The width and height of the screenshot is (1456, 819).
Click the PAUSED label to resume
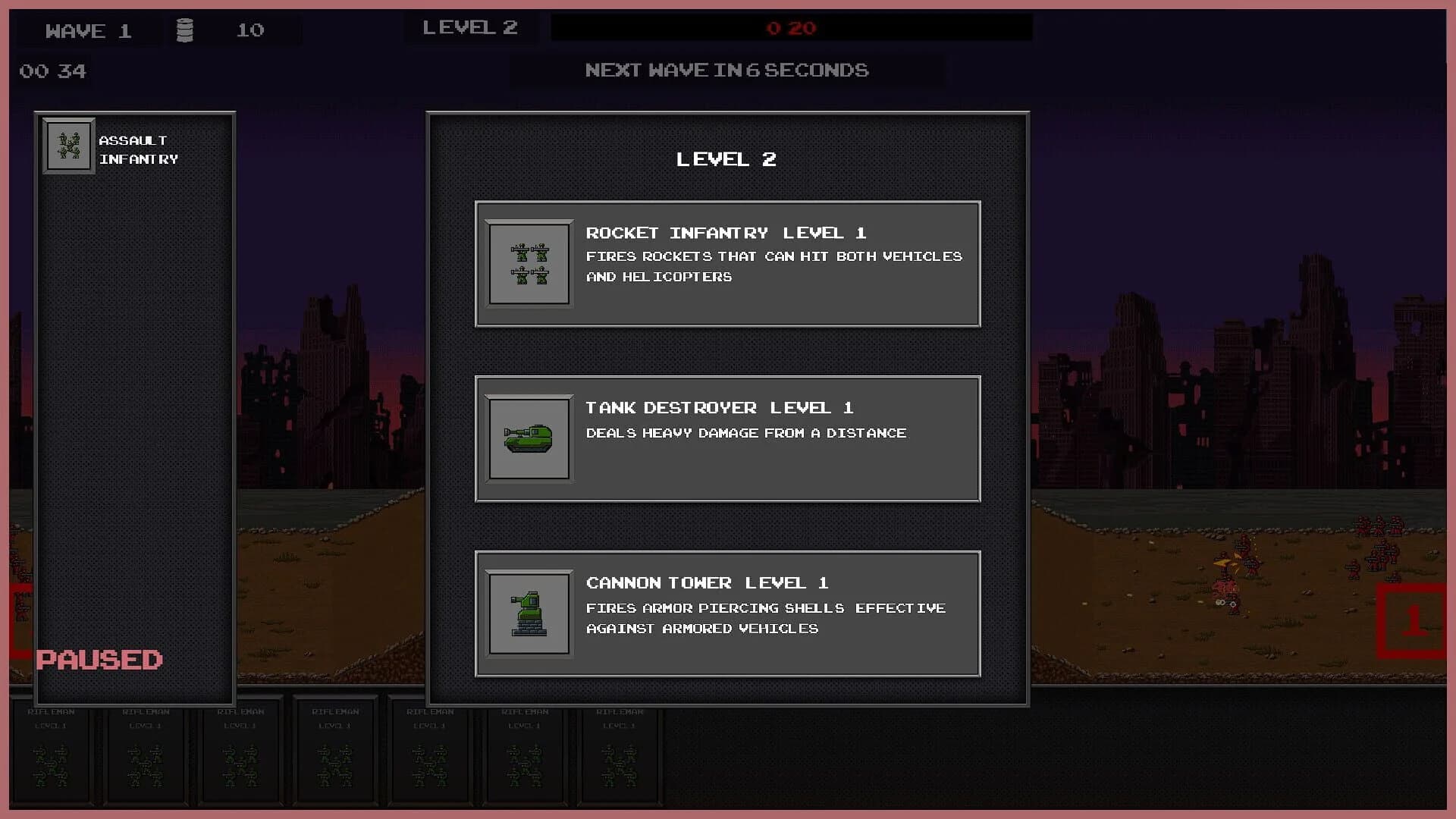tap(99, 660)
